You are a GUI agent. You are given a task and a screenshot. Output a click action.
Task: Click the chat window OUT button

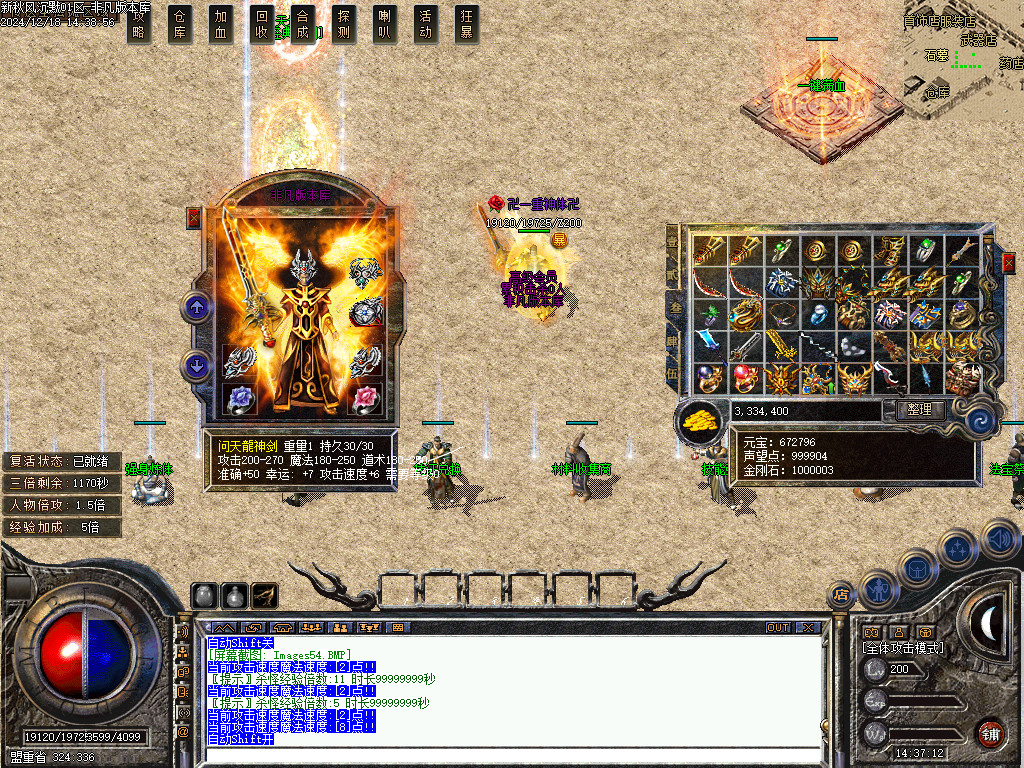778,628
